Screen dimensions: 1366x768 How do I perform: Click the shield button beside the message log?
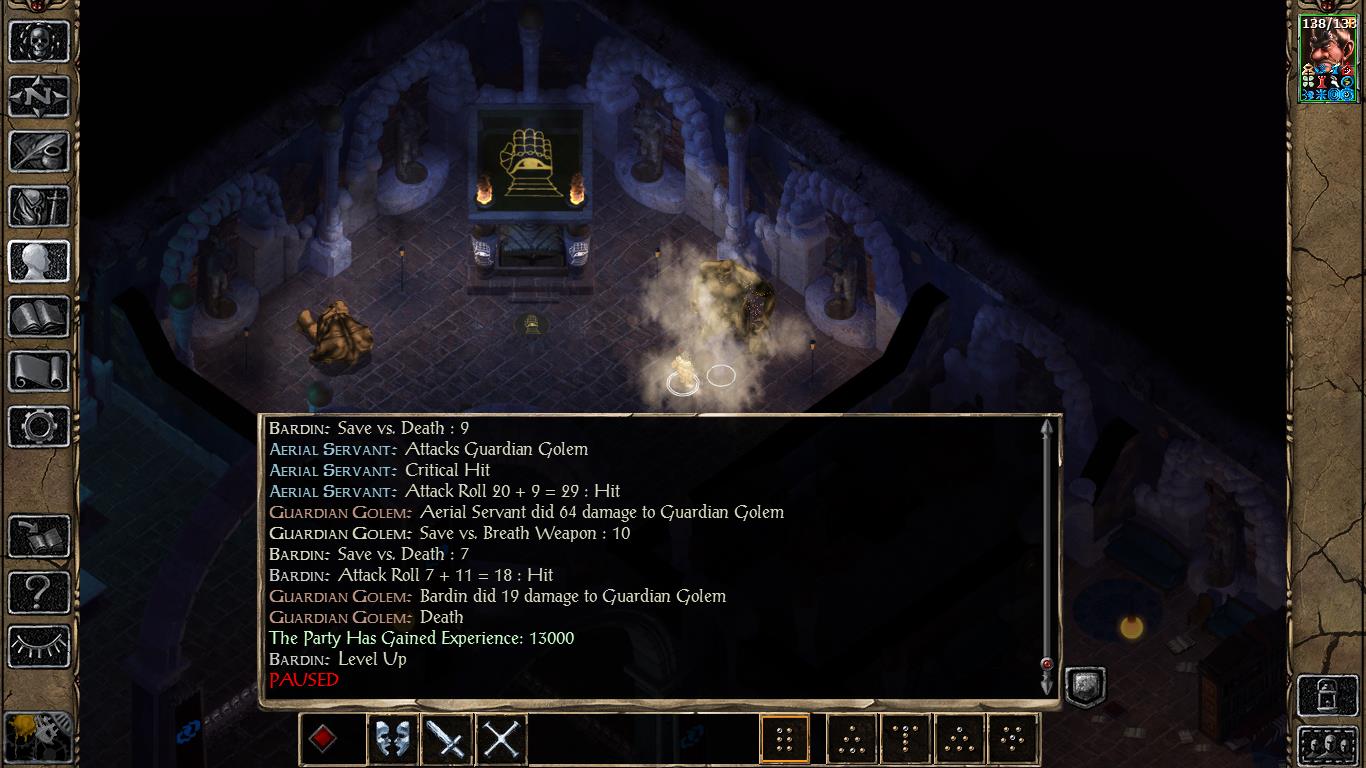pos(1083,686)
